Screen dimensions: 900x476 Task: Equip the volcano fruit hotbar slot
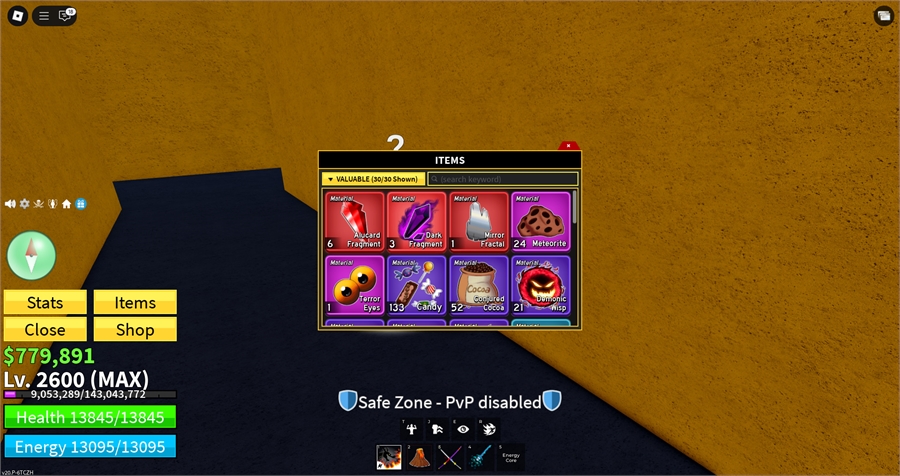(419, 457)
